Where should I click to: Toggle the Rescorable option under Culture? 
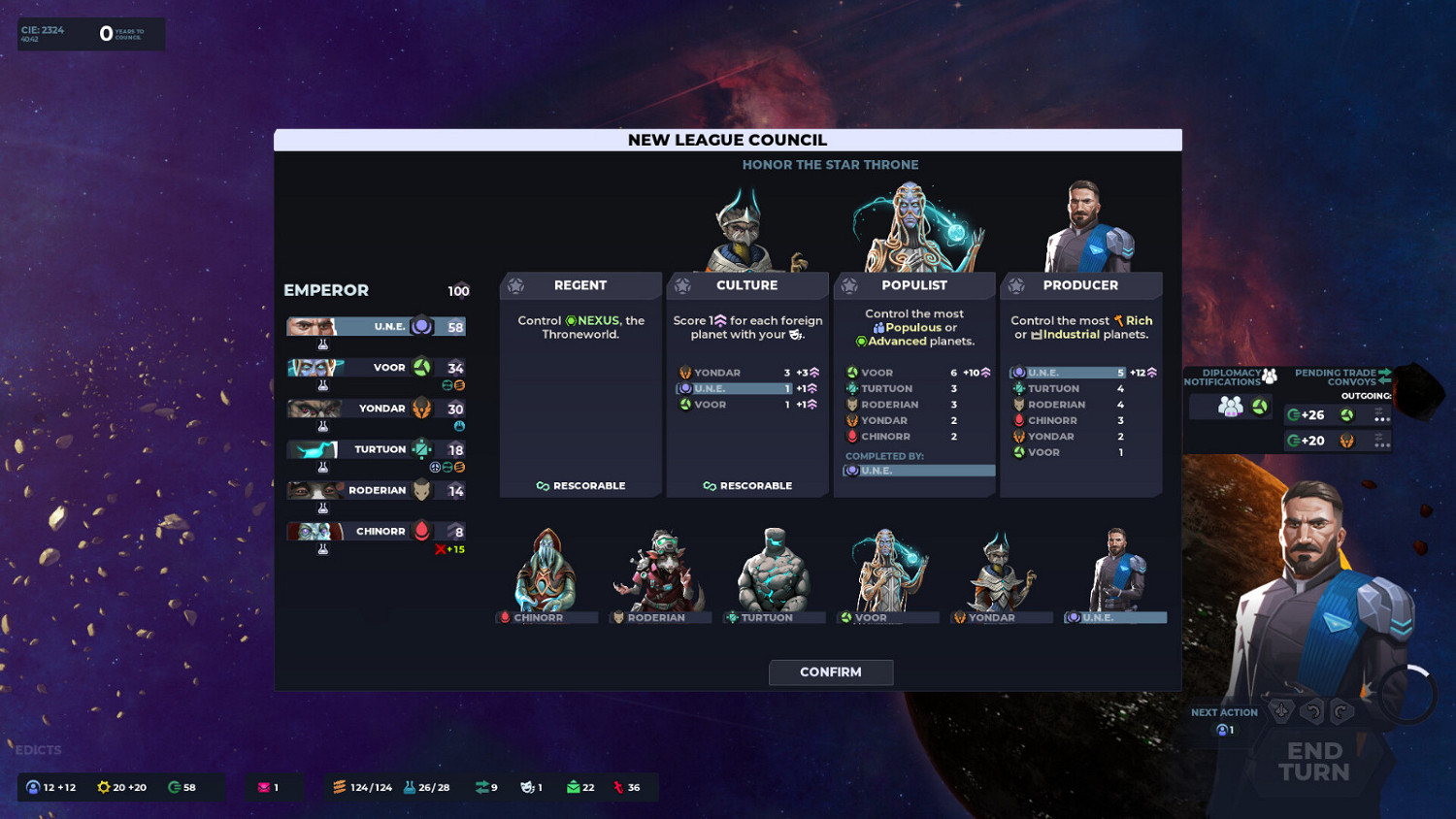(x=747, y=485)
